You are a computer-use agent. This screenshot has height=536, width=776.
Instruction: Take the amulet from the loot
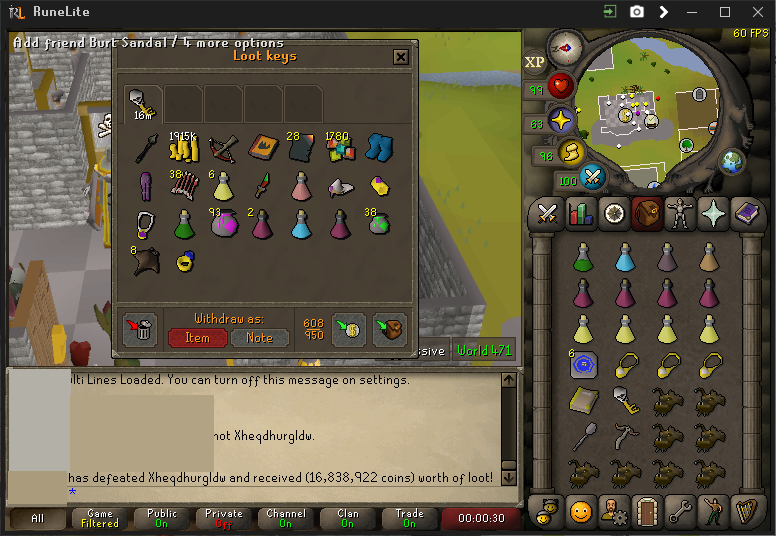point(146,224)
